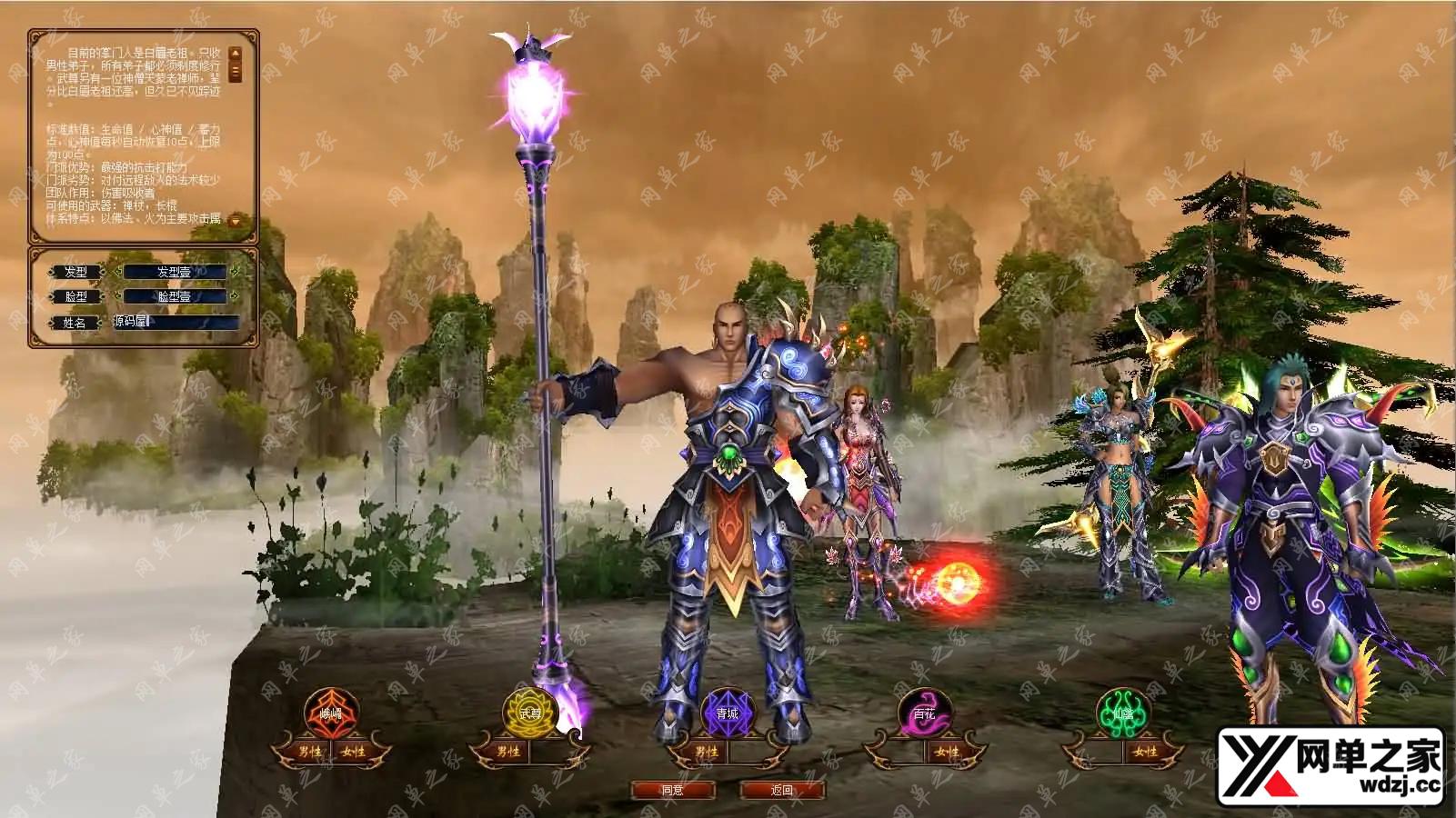This screenshot has width=1456, height=818.
Task: Select the 百花 faction emblem
Action: click(x=925, y=713)
